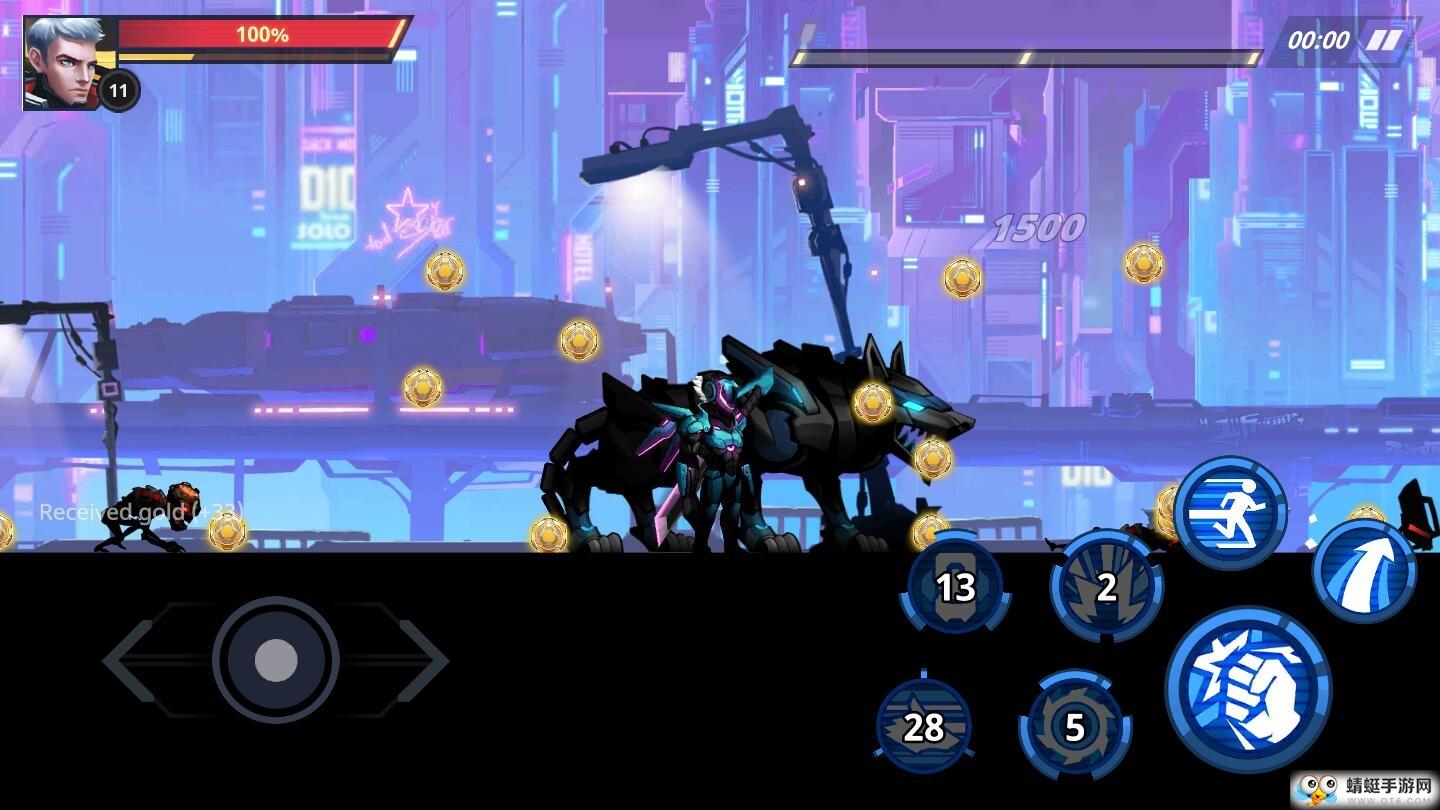Screen dimensions: 1440x810
Task: Trigger the skill showing 28 cooldown
Action: 923,727
